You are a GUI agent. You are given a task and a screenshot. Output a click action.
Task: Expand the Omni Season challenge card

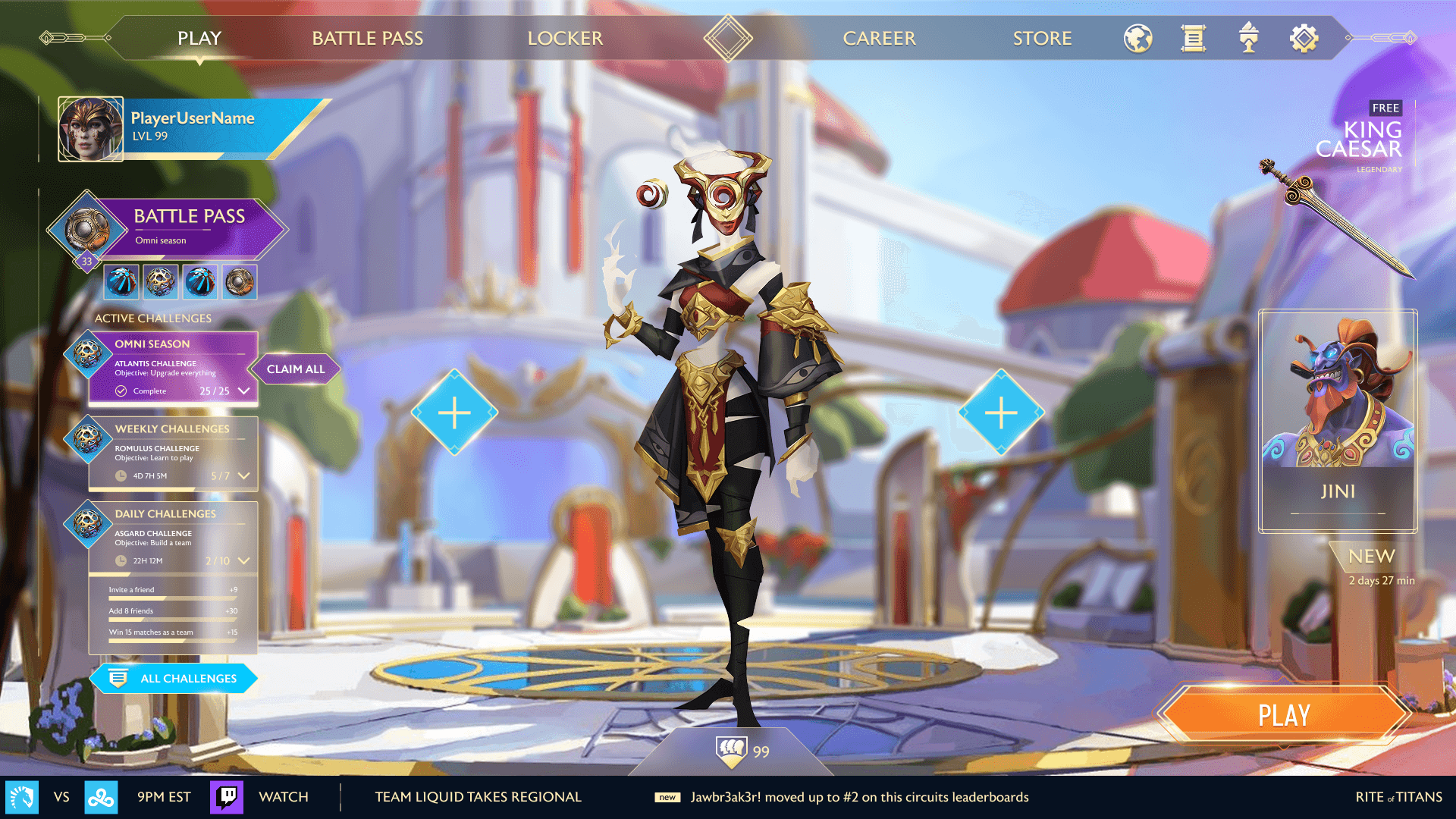(x=243, y=391)
